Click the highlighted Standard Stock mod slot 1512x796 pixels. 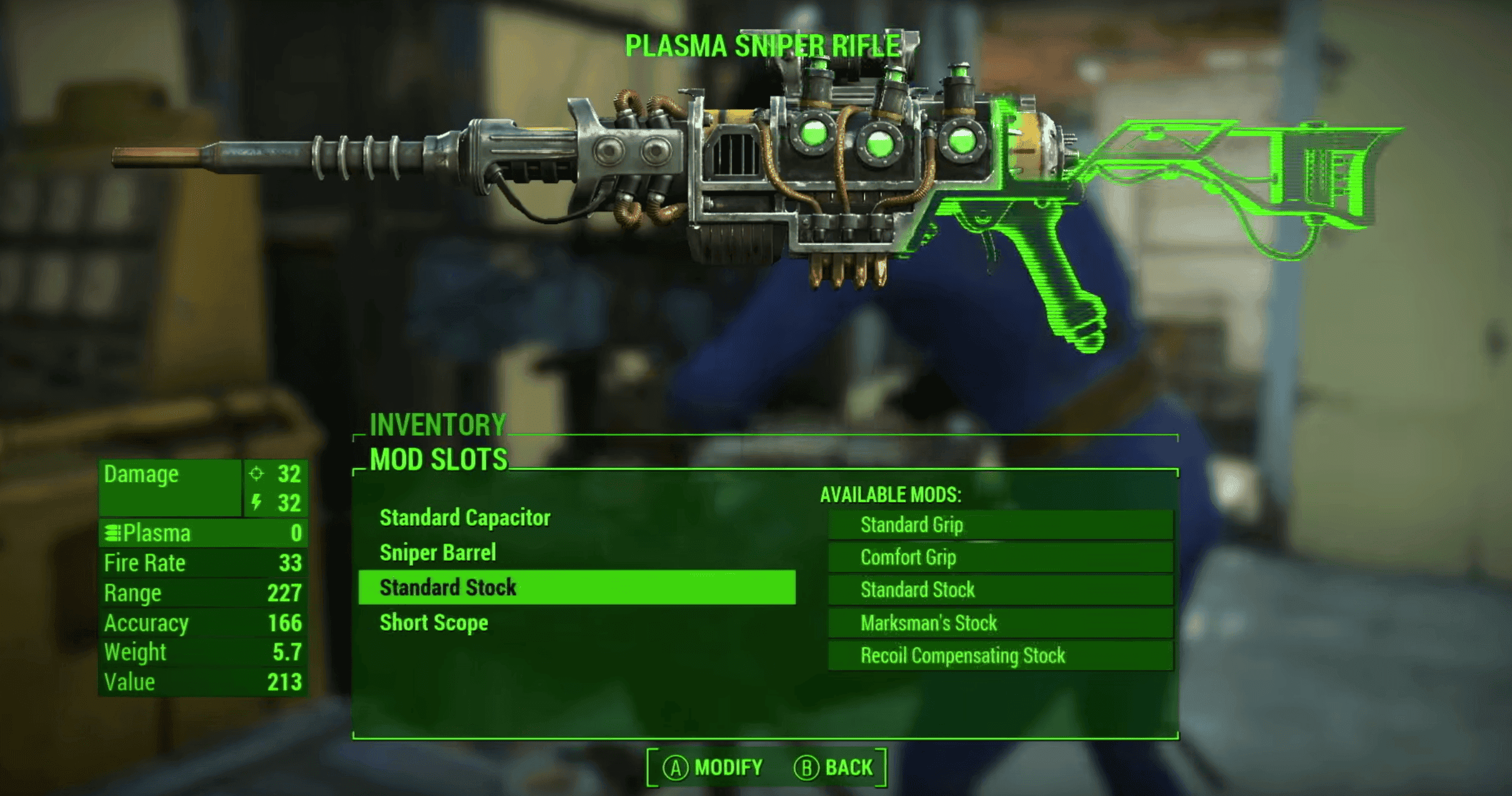pos(576,587)
